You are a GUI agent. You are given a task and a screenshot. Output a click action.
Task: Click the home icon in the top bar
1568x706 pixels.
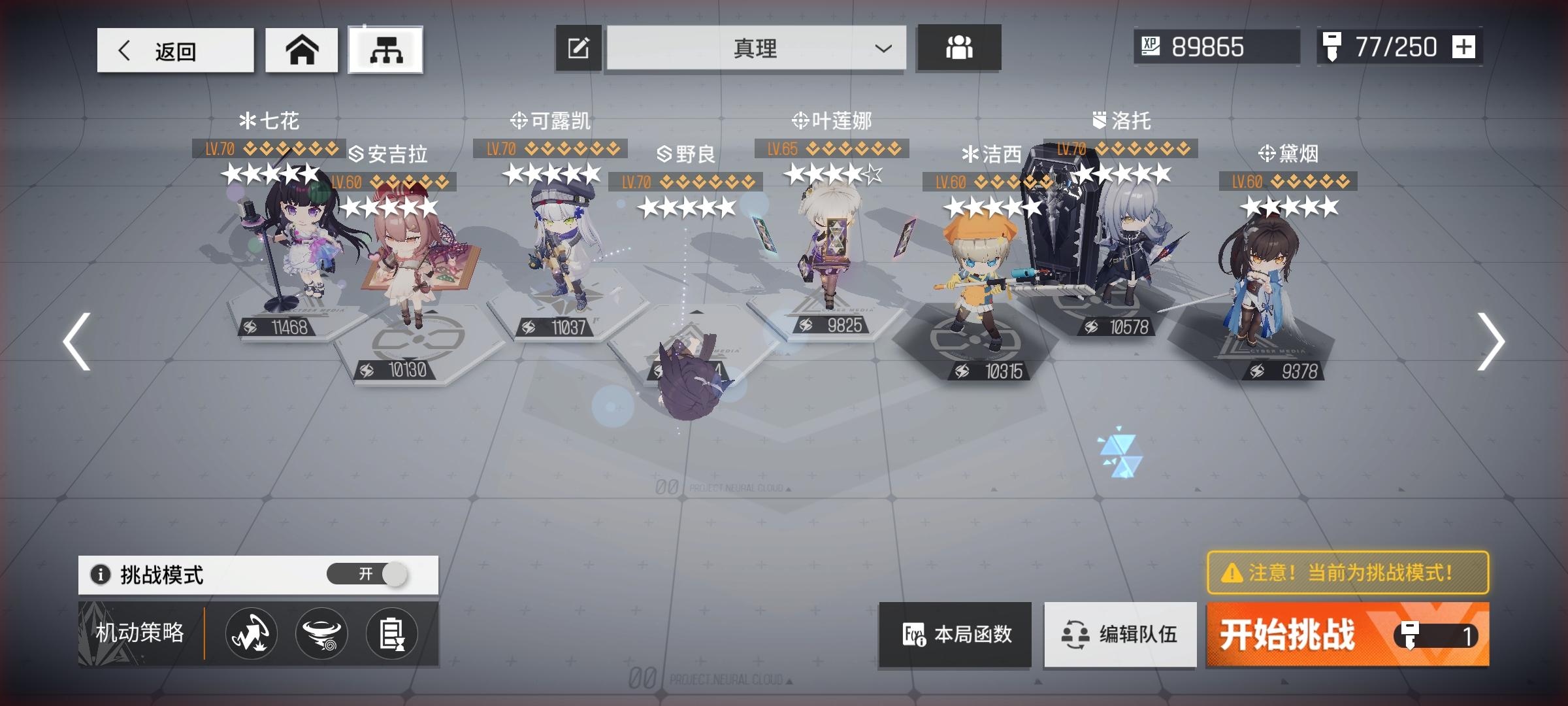[301, 48]
